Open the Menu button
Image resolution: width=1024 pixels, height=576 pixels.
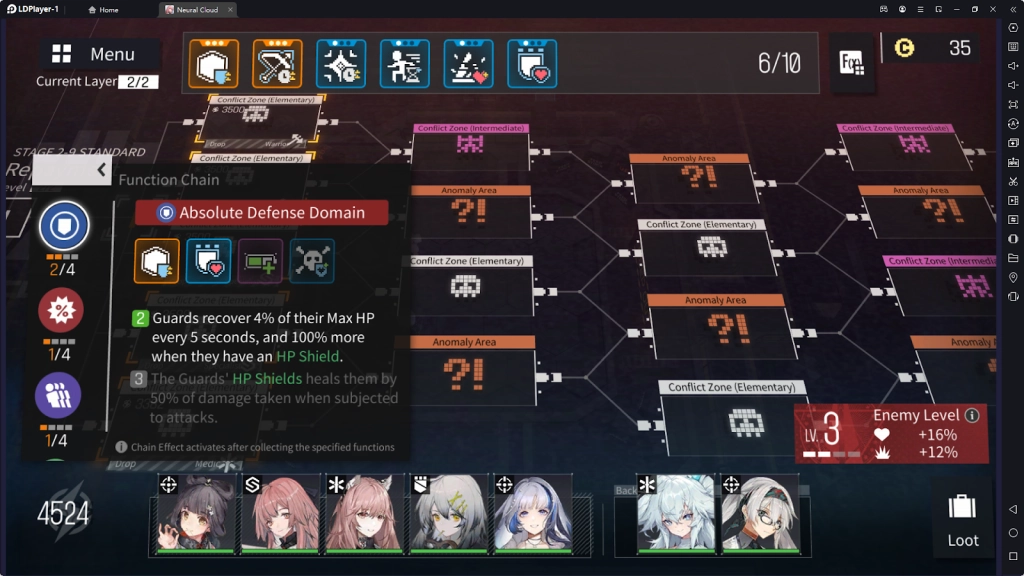coord(98,54)
